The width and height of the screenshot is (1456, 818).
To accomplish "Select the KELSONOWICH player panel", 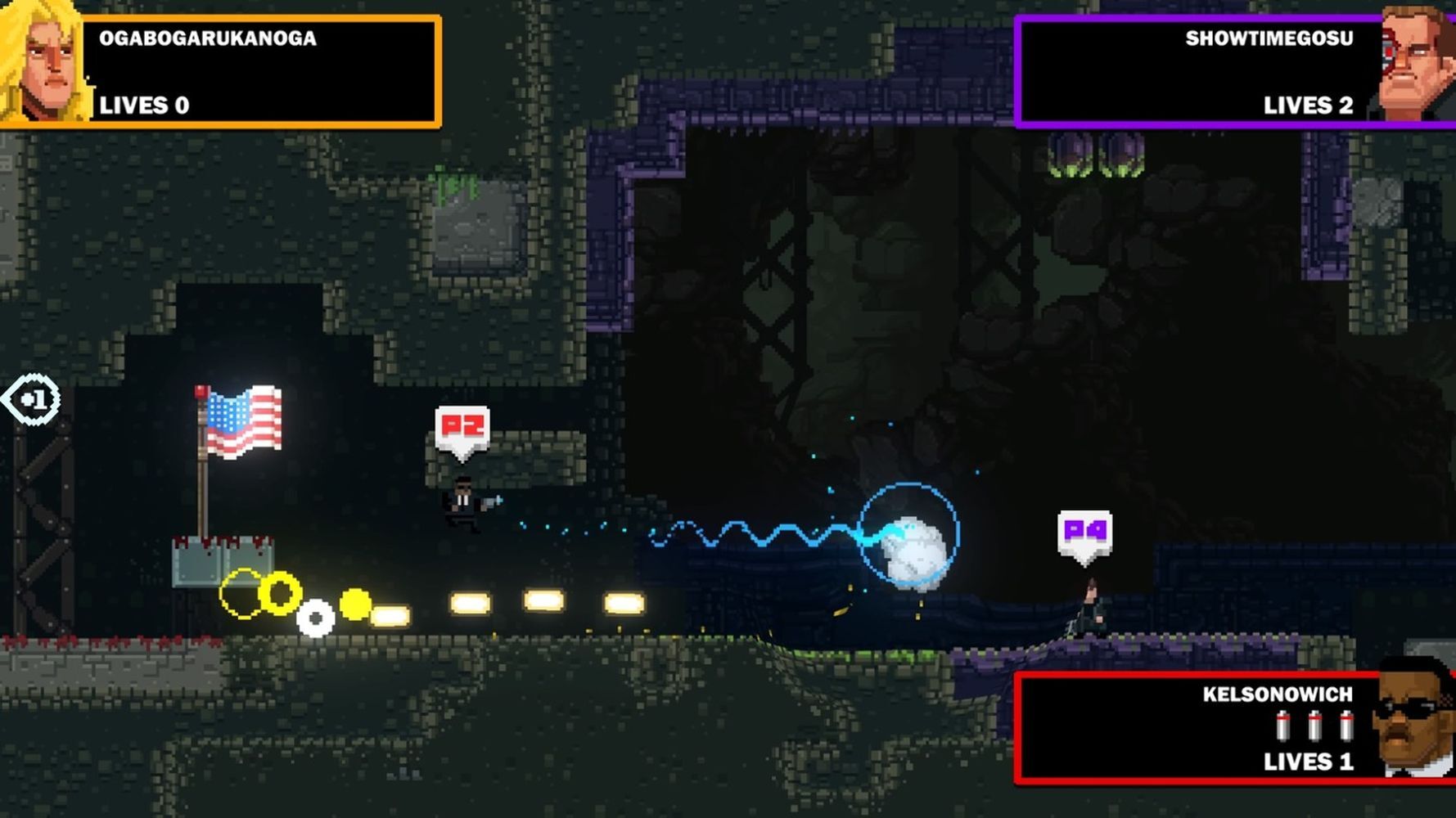I will 1195,728.
